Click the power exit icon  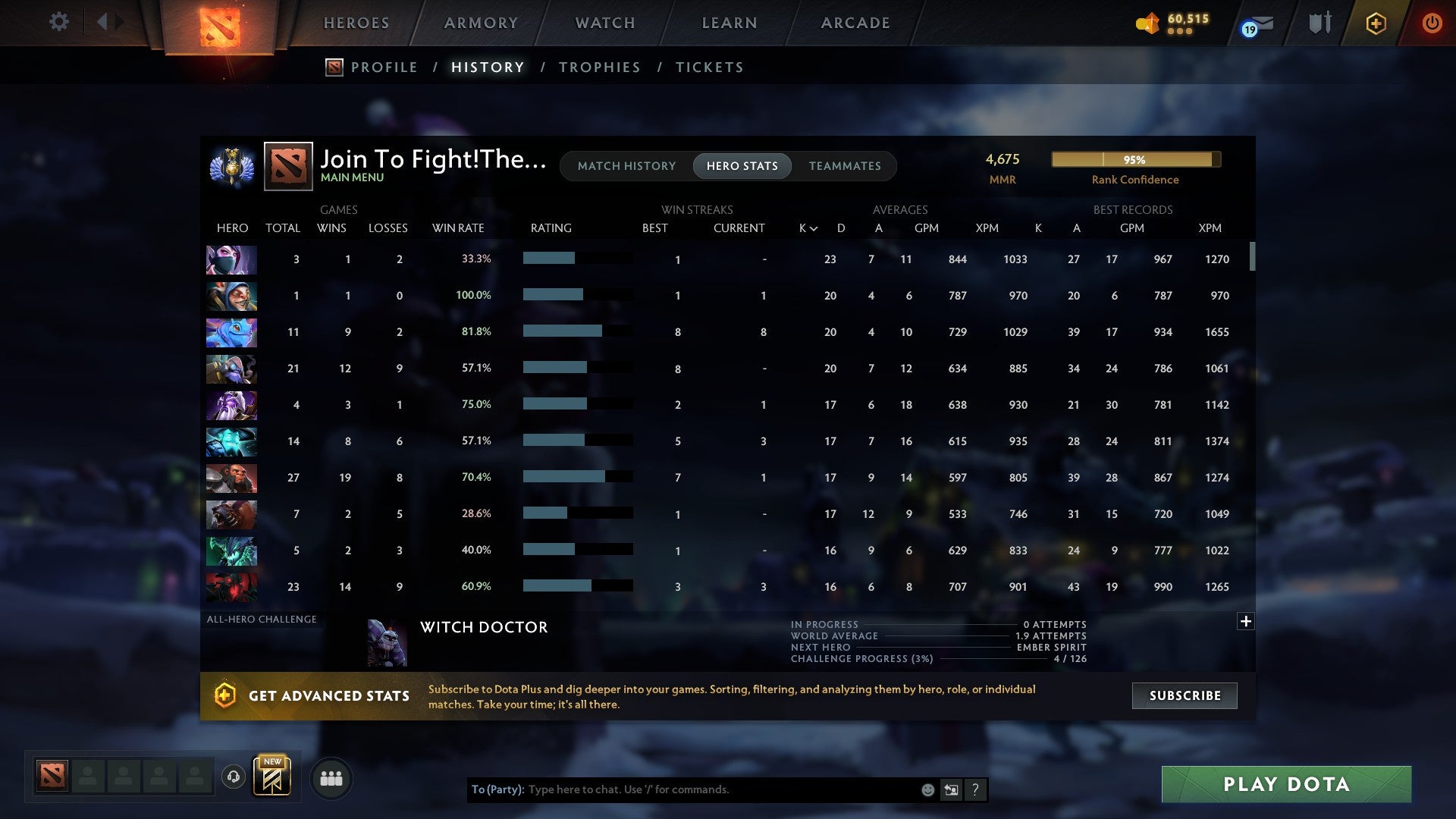pos(1432,23)
